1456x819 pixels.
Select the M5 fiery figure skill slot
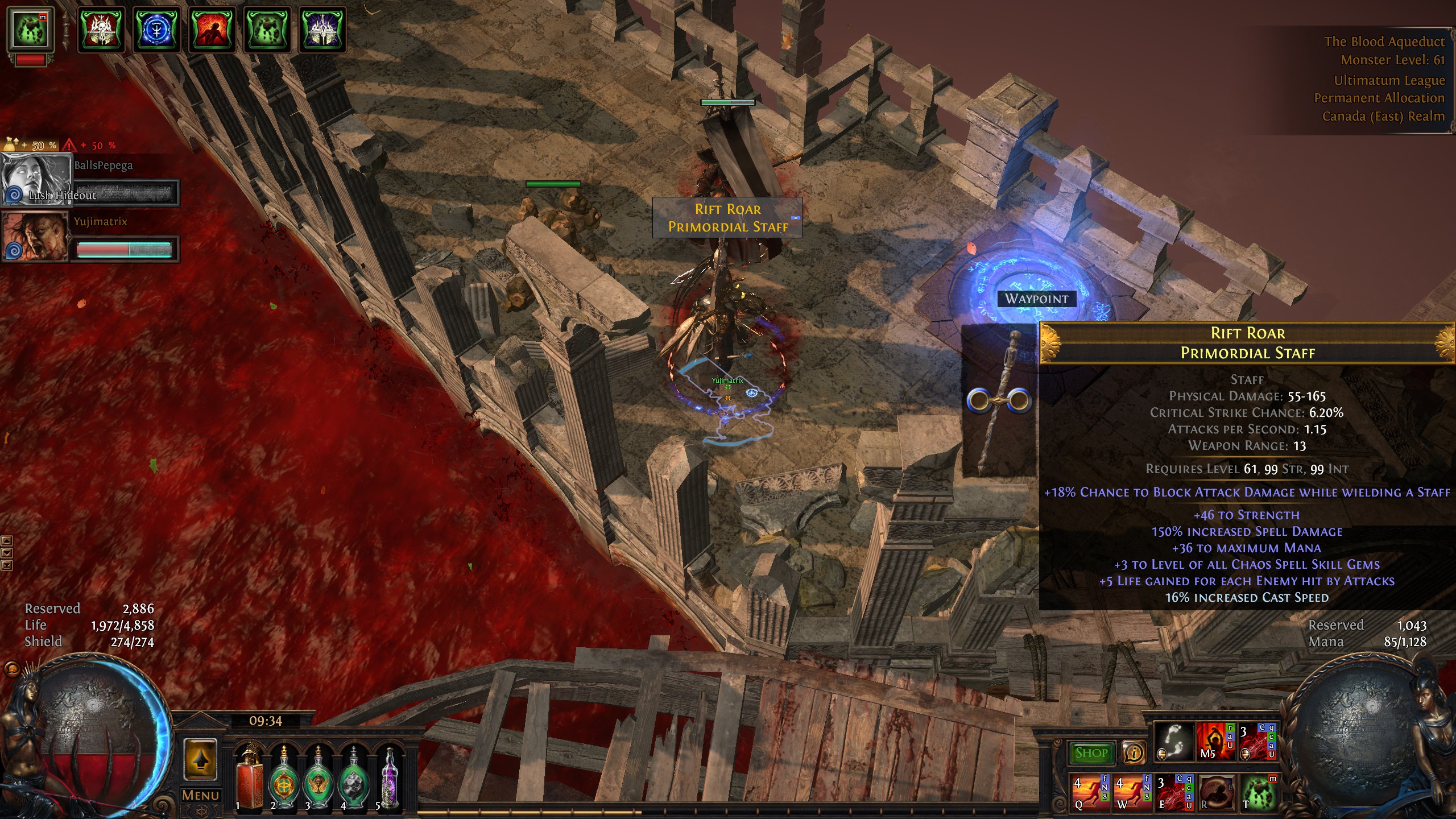(1215, 742)
